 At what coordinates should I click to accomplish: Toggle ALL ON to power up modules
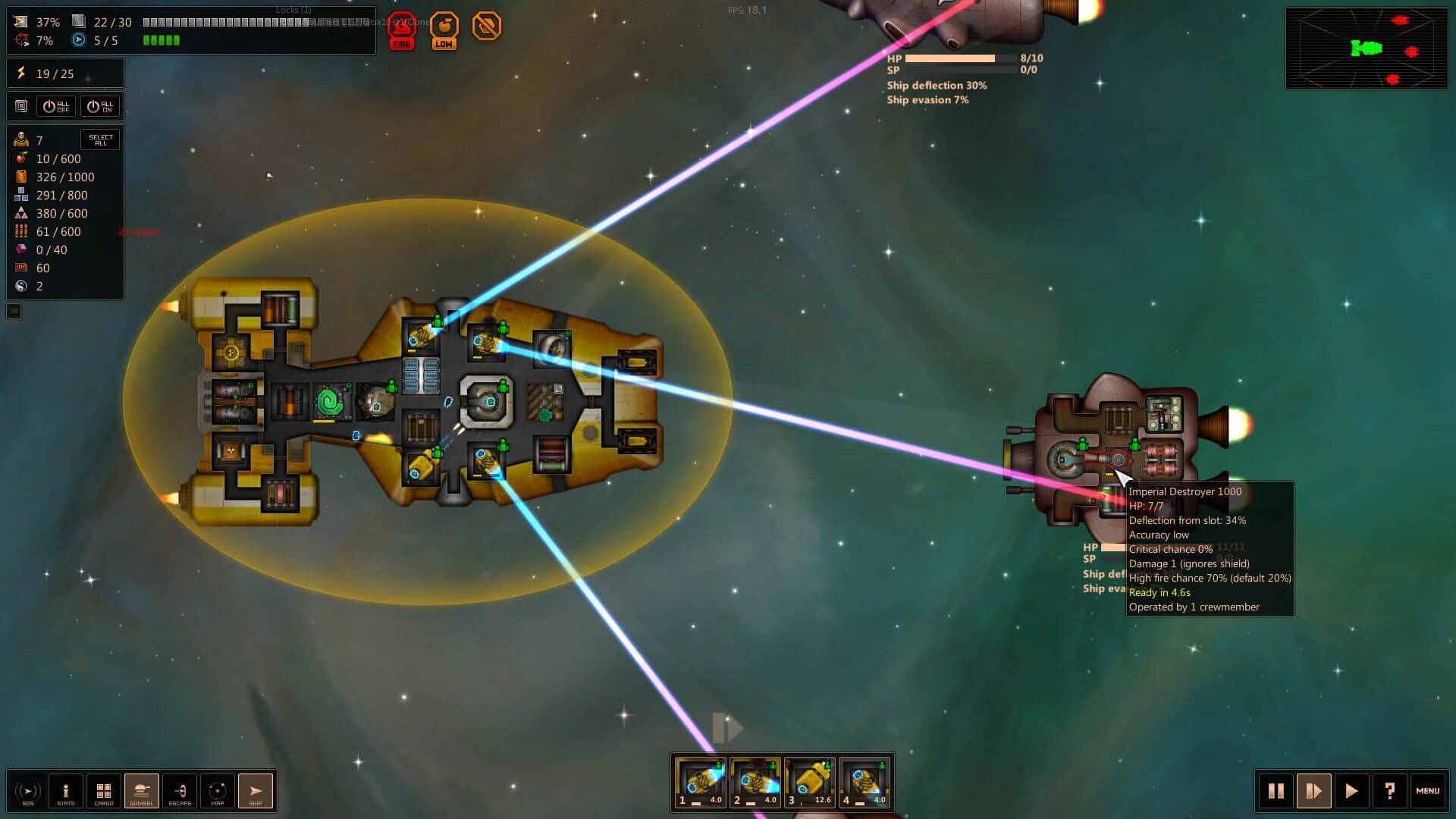pyautogui.click(x=102, y=105)
